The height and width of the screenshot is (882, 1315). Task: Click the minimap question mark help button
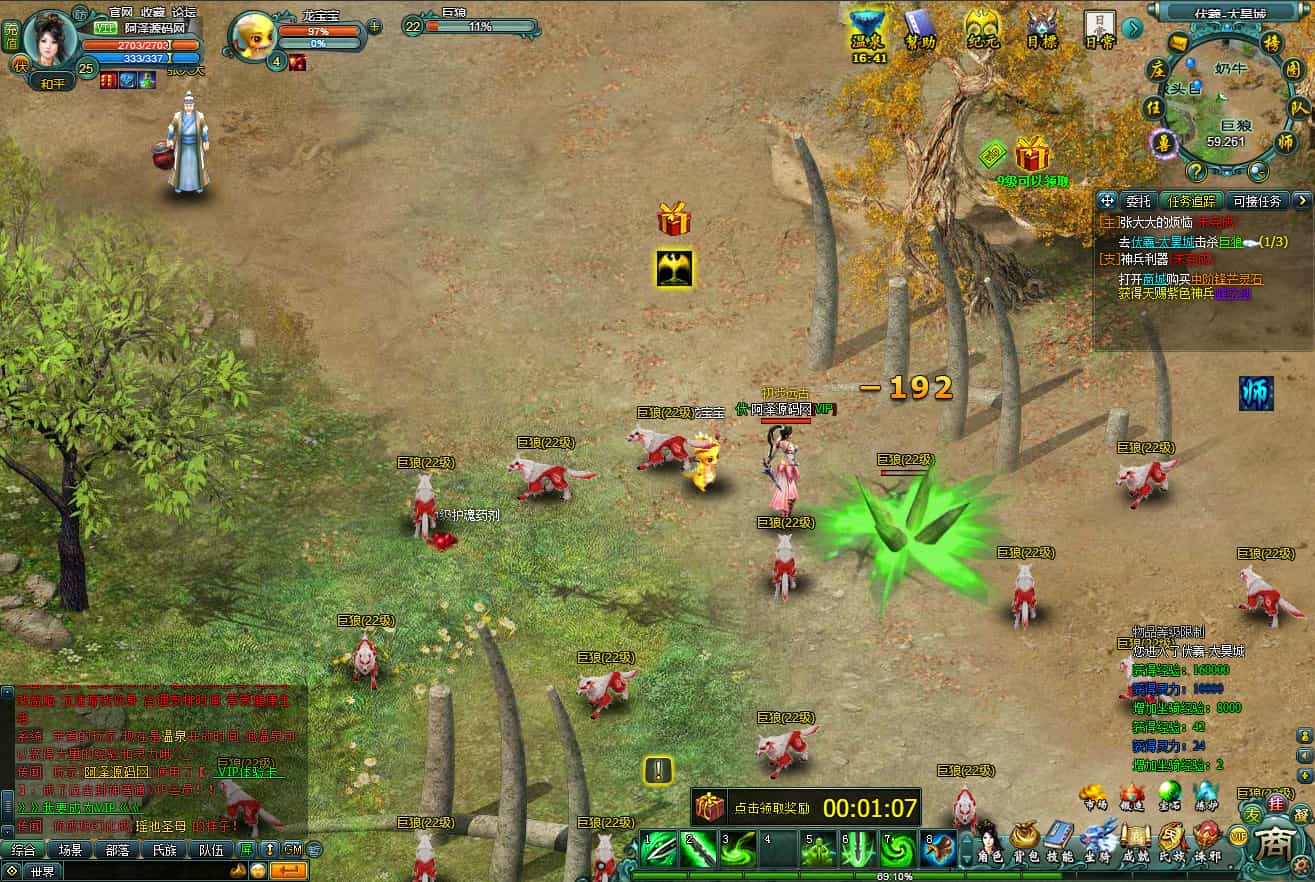[1194, 171]
